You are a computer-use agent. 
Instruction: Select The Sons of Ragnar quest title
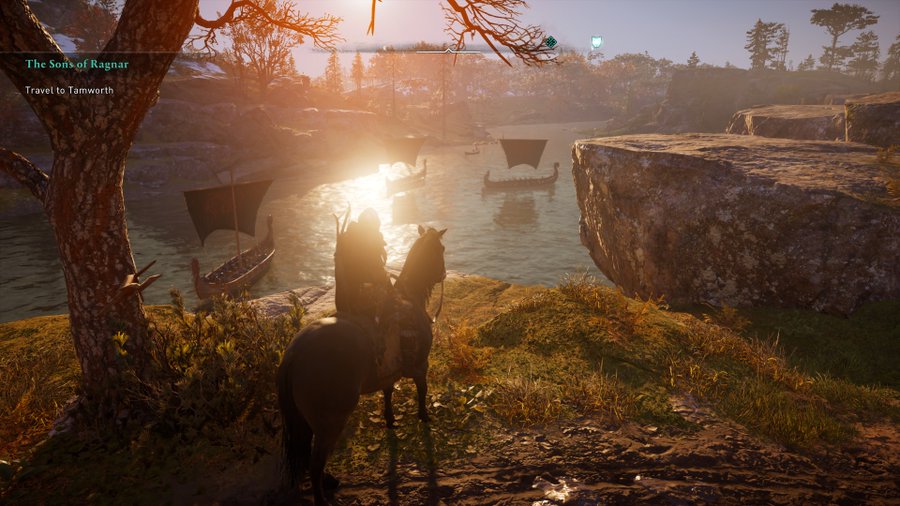point(77,64)
